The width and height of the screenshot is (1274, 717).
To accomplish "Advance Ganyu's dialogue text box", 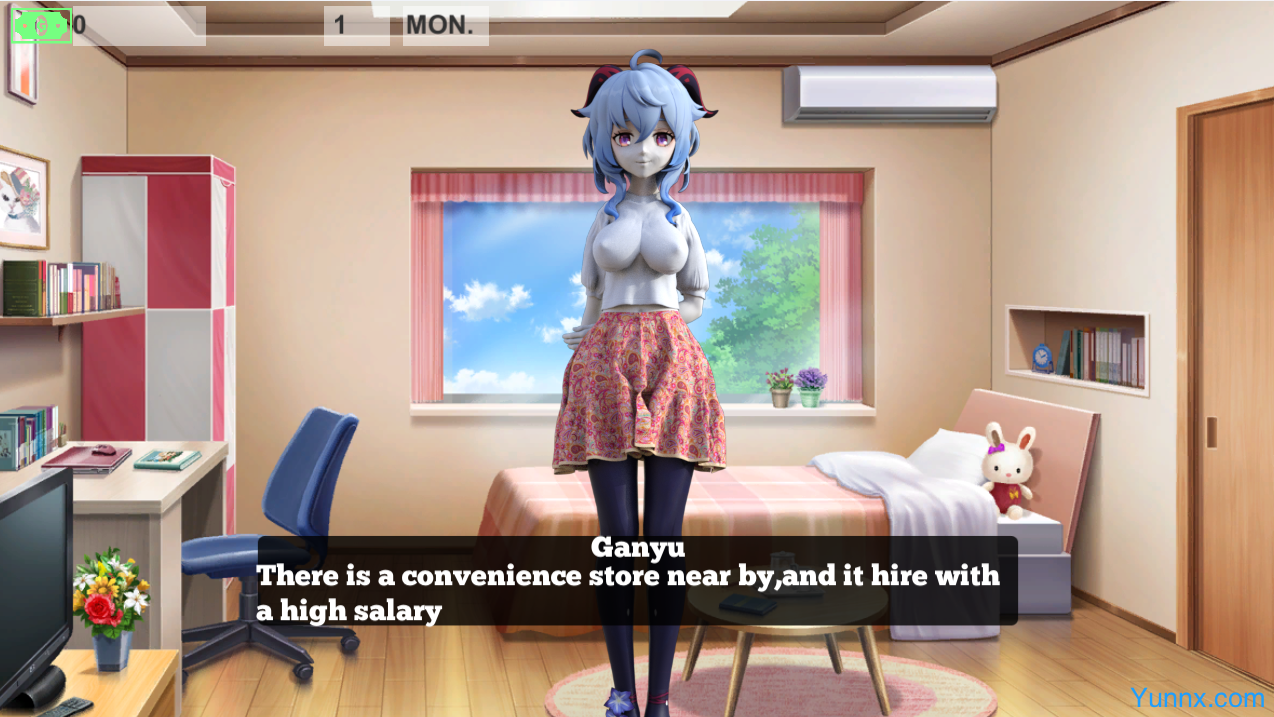I will click(x=637, y=581).
